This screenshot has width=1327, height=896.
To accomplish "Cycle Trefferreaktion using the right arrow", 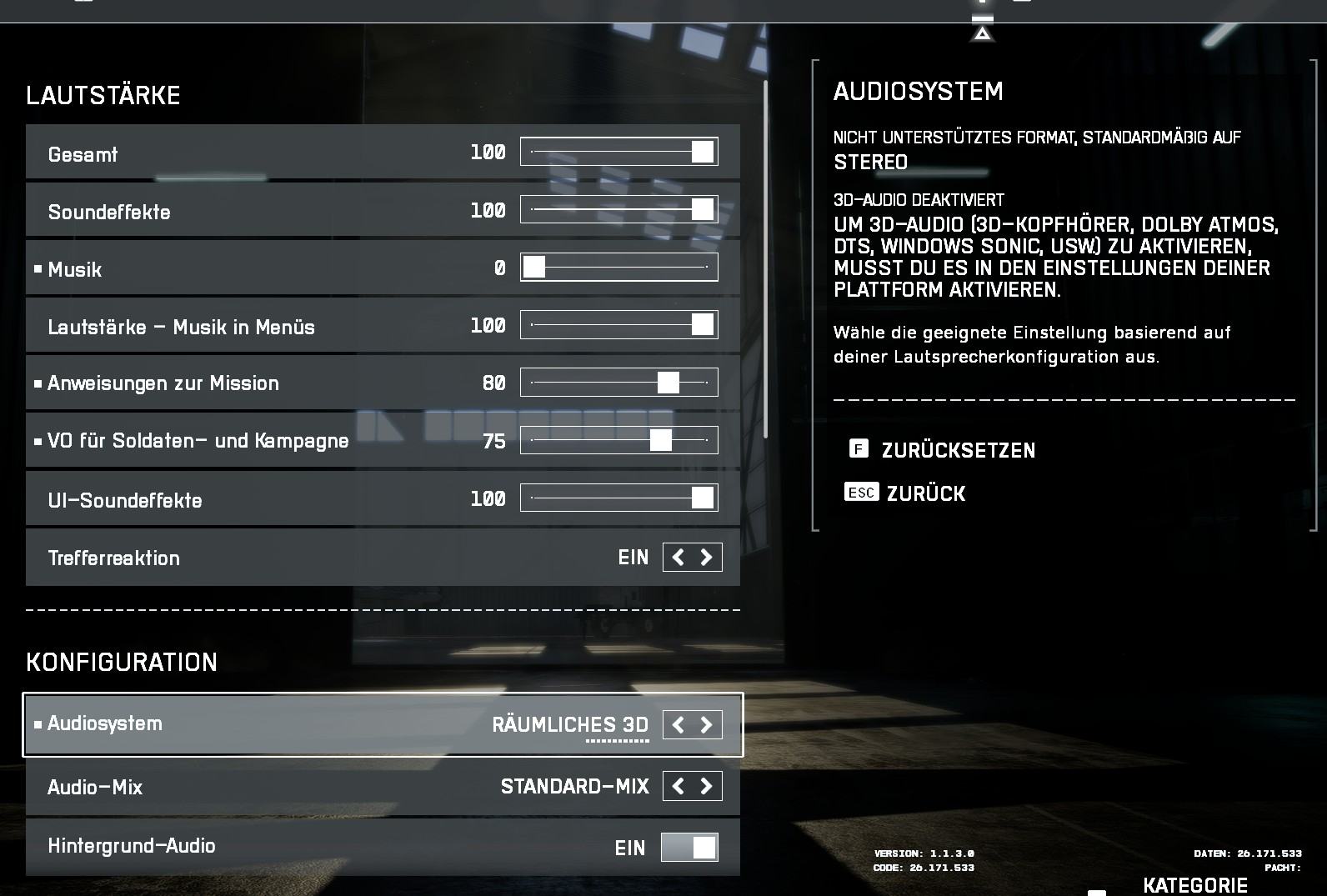I will (706, 557).
